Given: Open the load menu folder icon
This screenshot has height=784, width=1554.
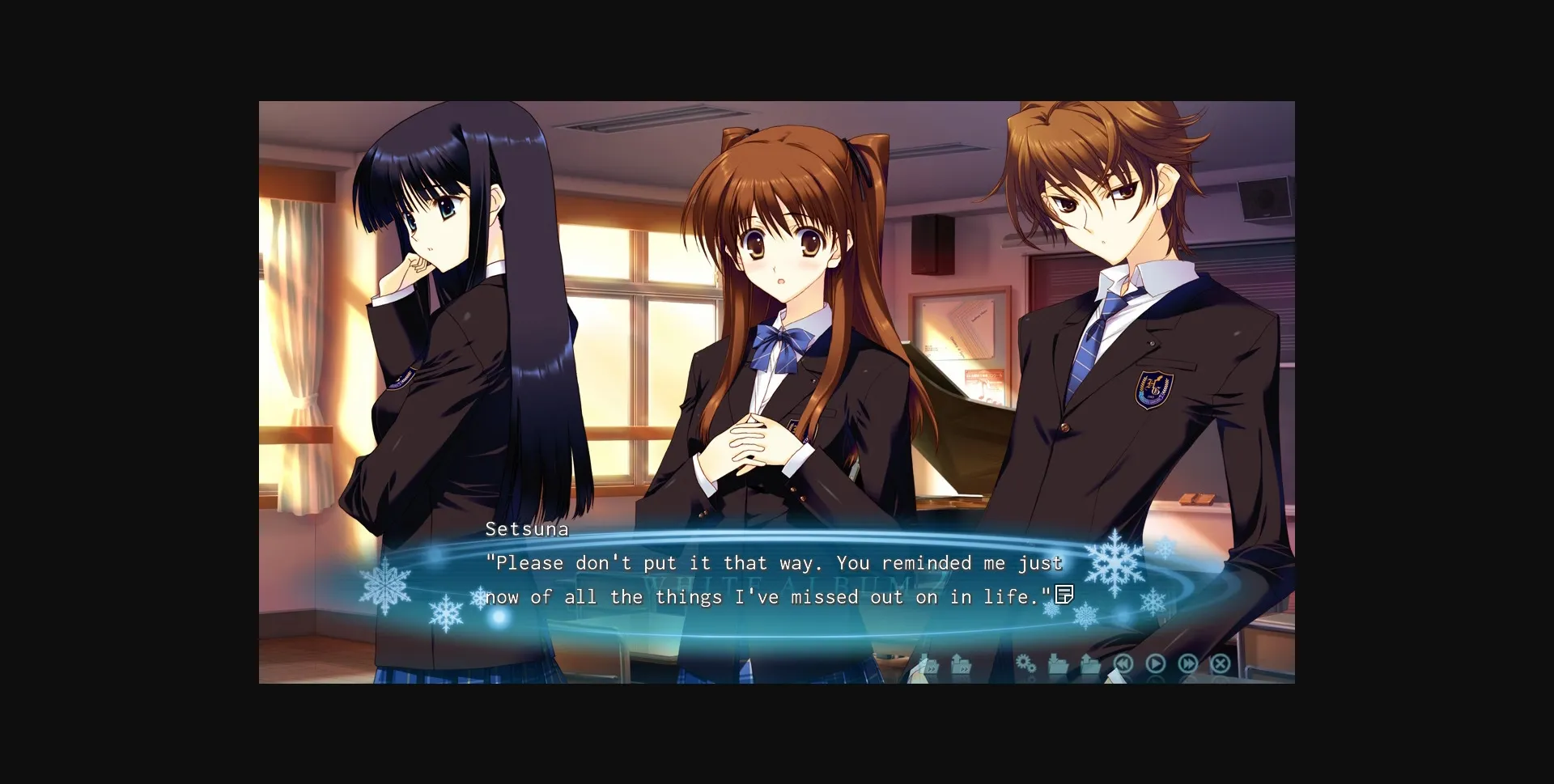Looking at the screenshot, I should [x=1090, y=663].
